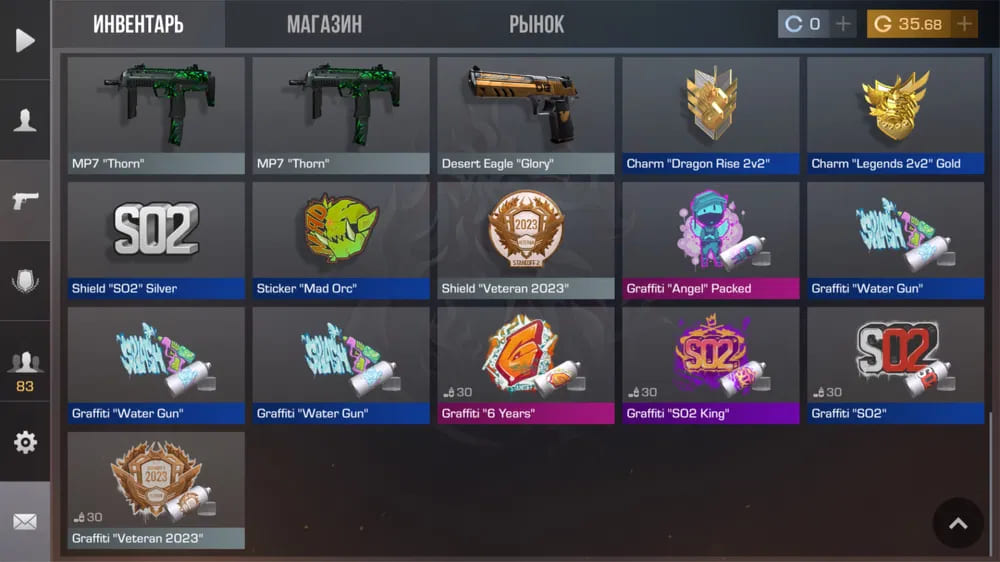Open the friends list showing 83
Image resolution: width=1000 pixels, height=562 pixels.
coord(25,370)
